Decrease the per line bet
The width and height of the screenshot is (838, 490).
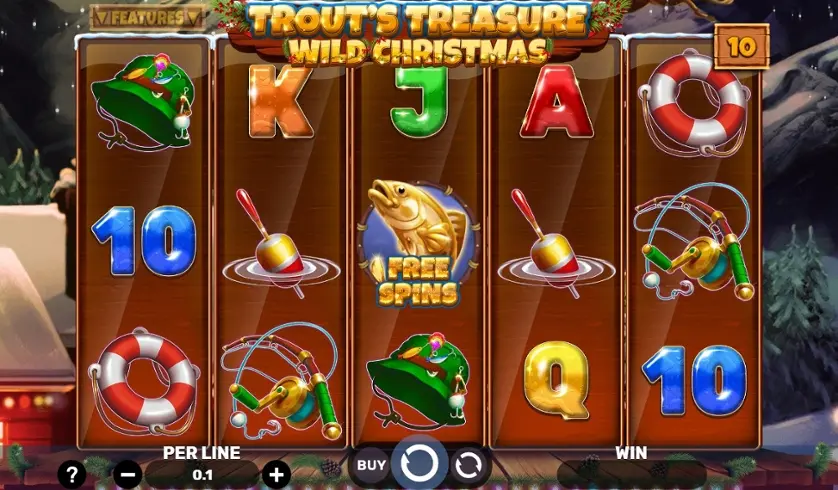pyautogui.click(x=128, y=475)
